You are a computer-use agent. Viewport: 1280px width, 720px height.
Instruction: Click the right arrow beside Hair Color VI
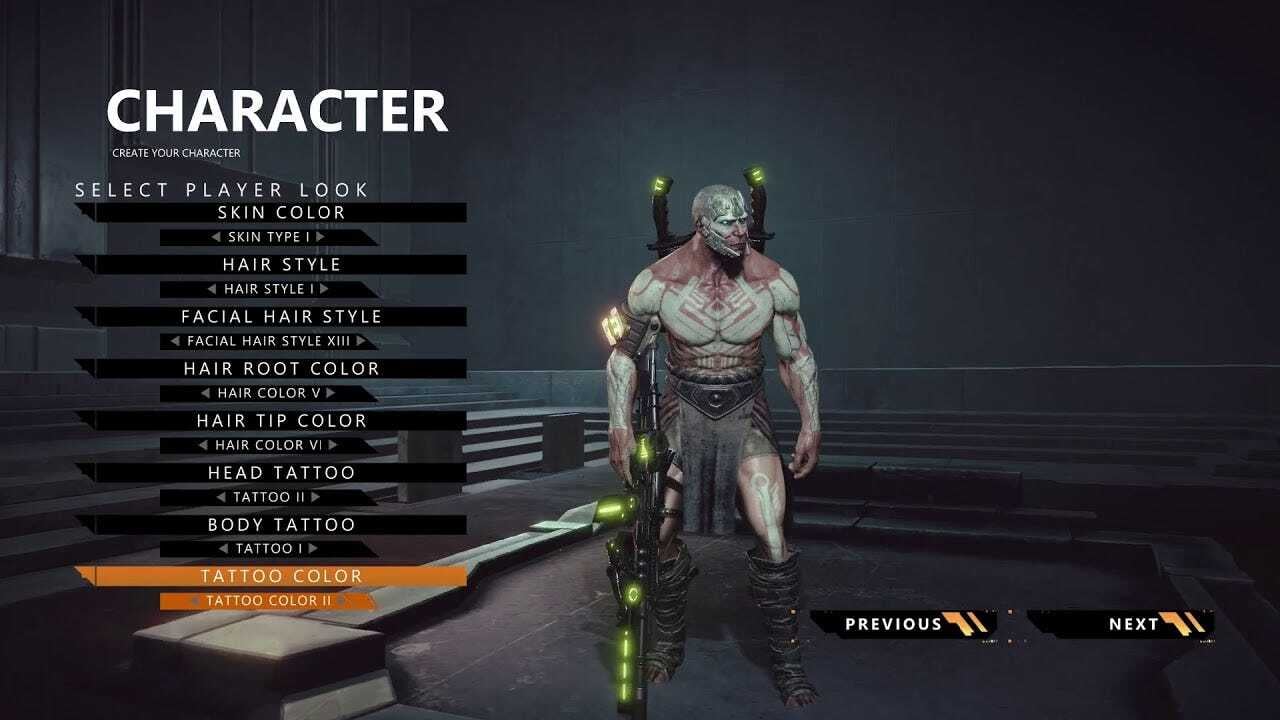pyautogui.click(x=333, y=445)
